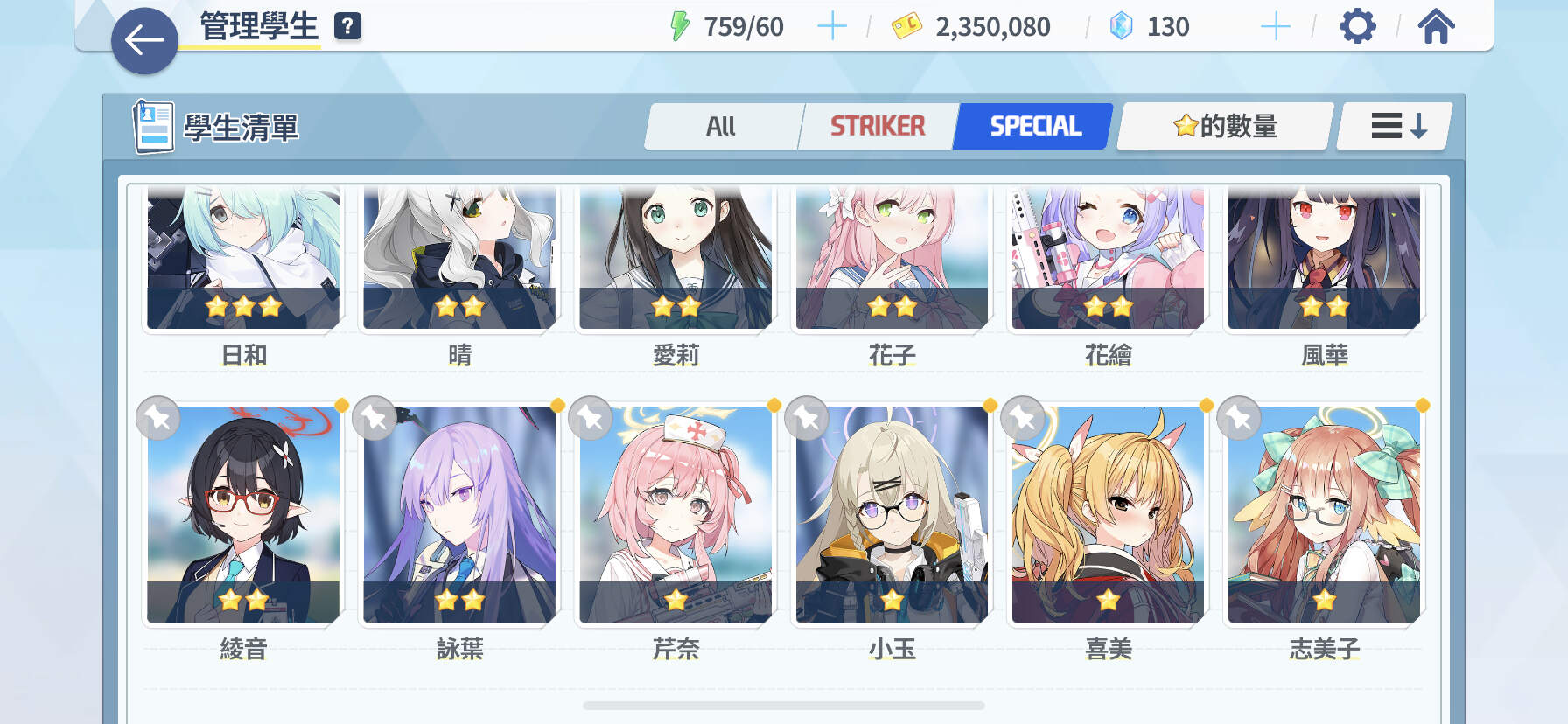Open the settings gear icon
The image size is (1568, 724).
click(x=1359, y=26)
